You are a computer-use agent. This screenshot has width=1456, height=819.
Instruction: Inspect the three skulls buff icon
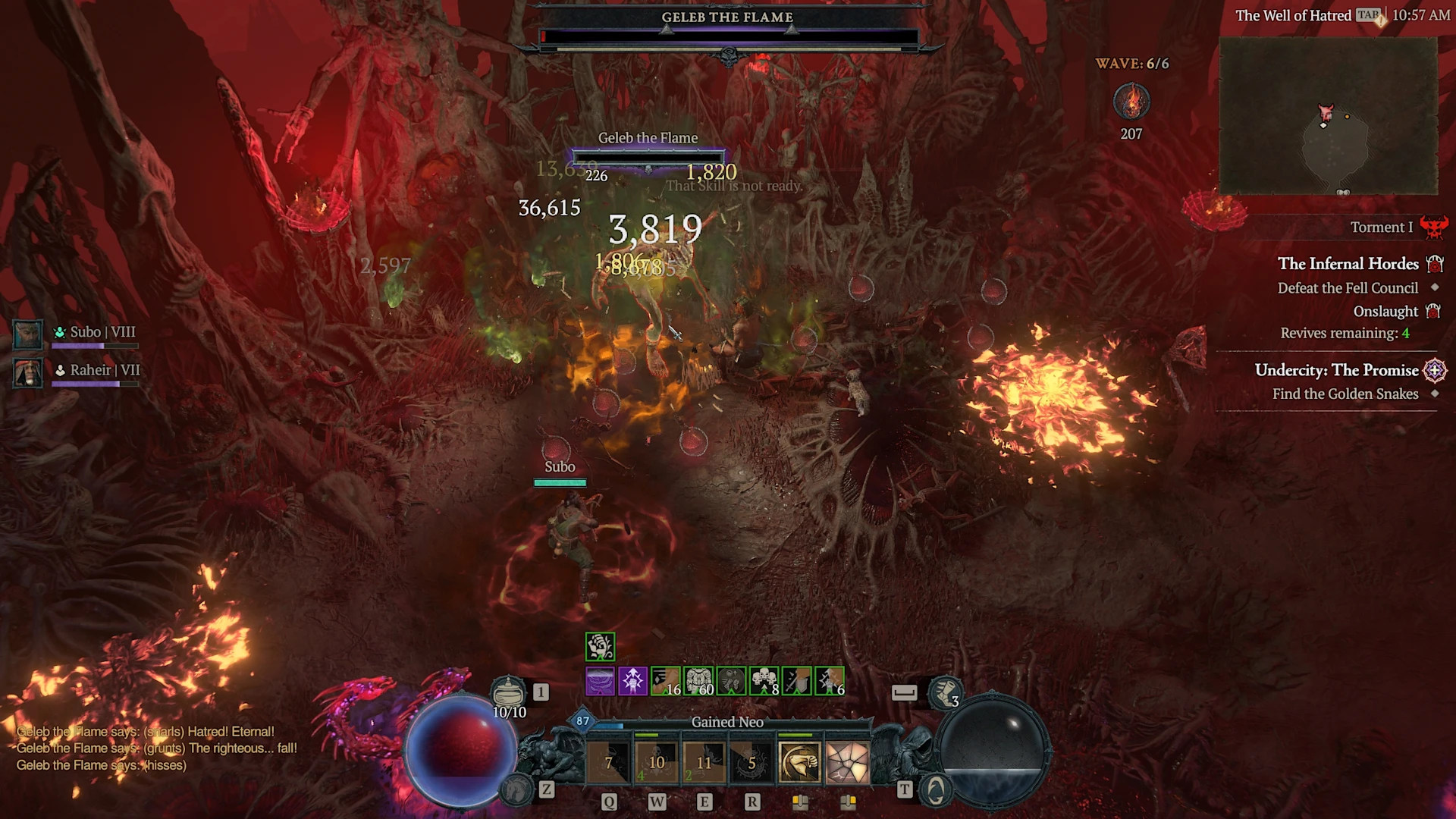pyautogui.click(x=764, y=681)
